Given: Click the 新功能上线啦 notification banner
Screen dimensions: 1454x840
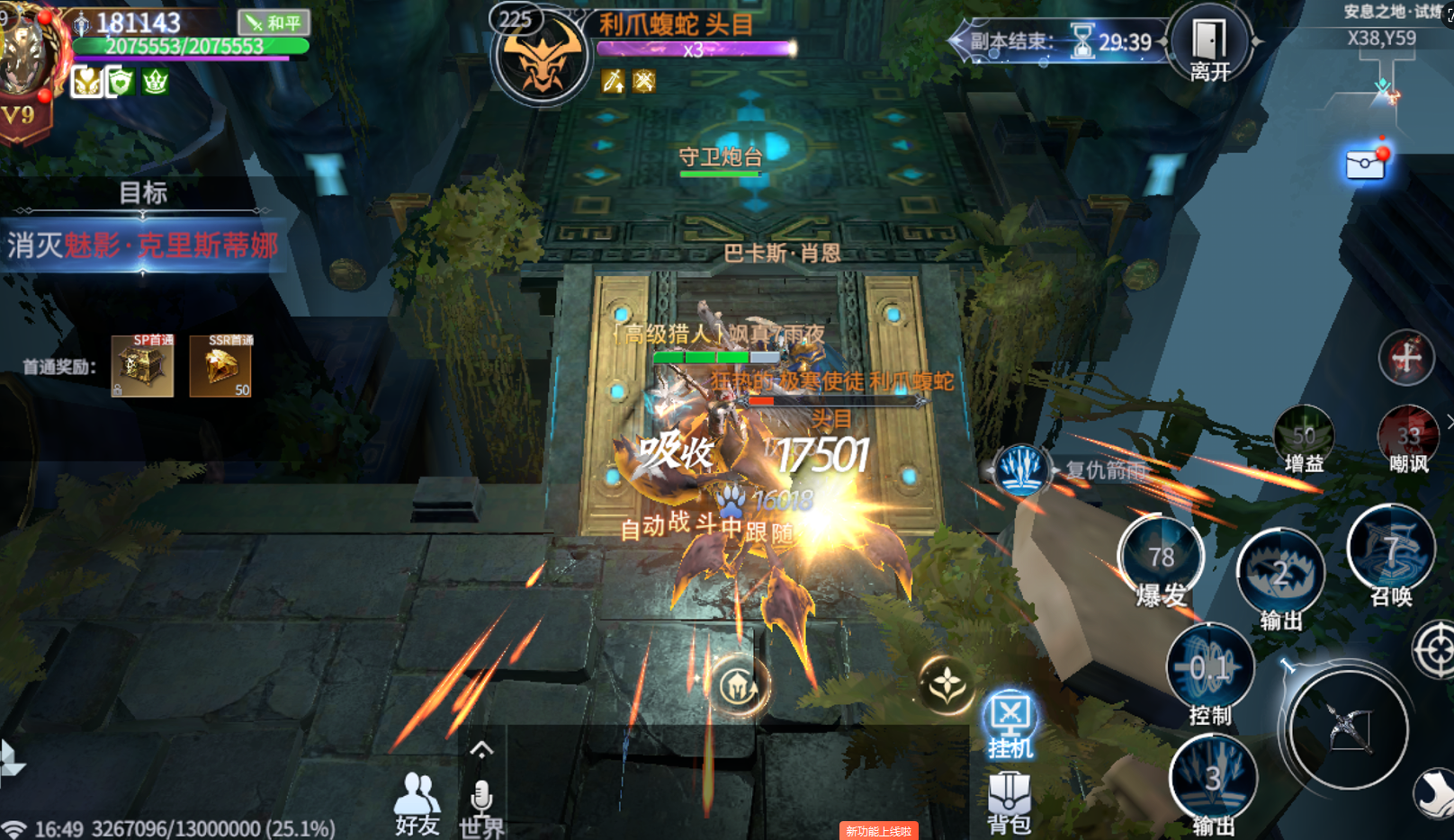Looking at the screenshot, I should 878,831.
